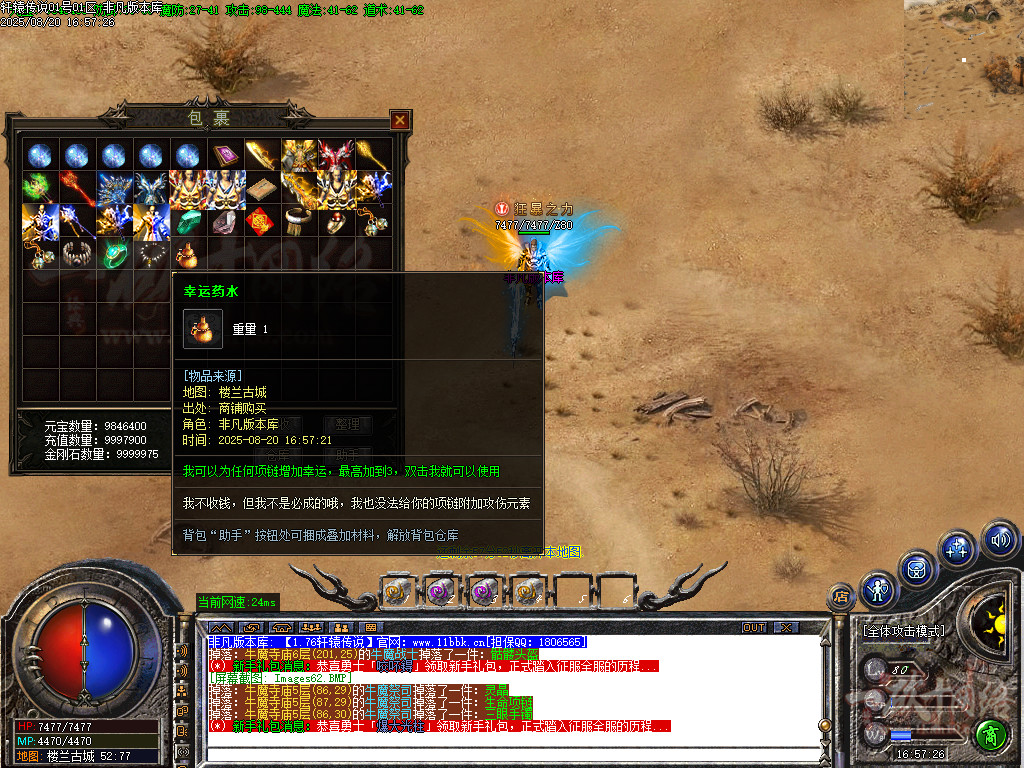This screenshot has width=1024, height=768.
Task: Close the 包裹 inventory window
Action: click(400, 121)
